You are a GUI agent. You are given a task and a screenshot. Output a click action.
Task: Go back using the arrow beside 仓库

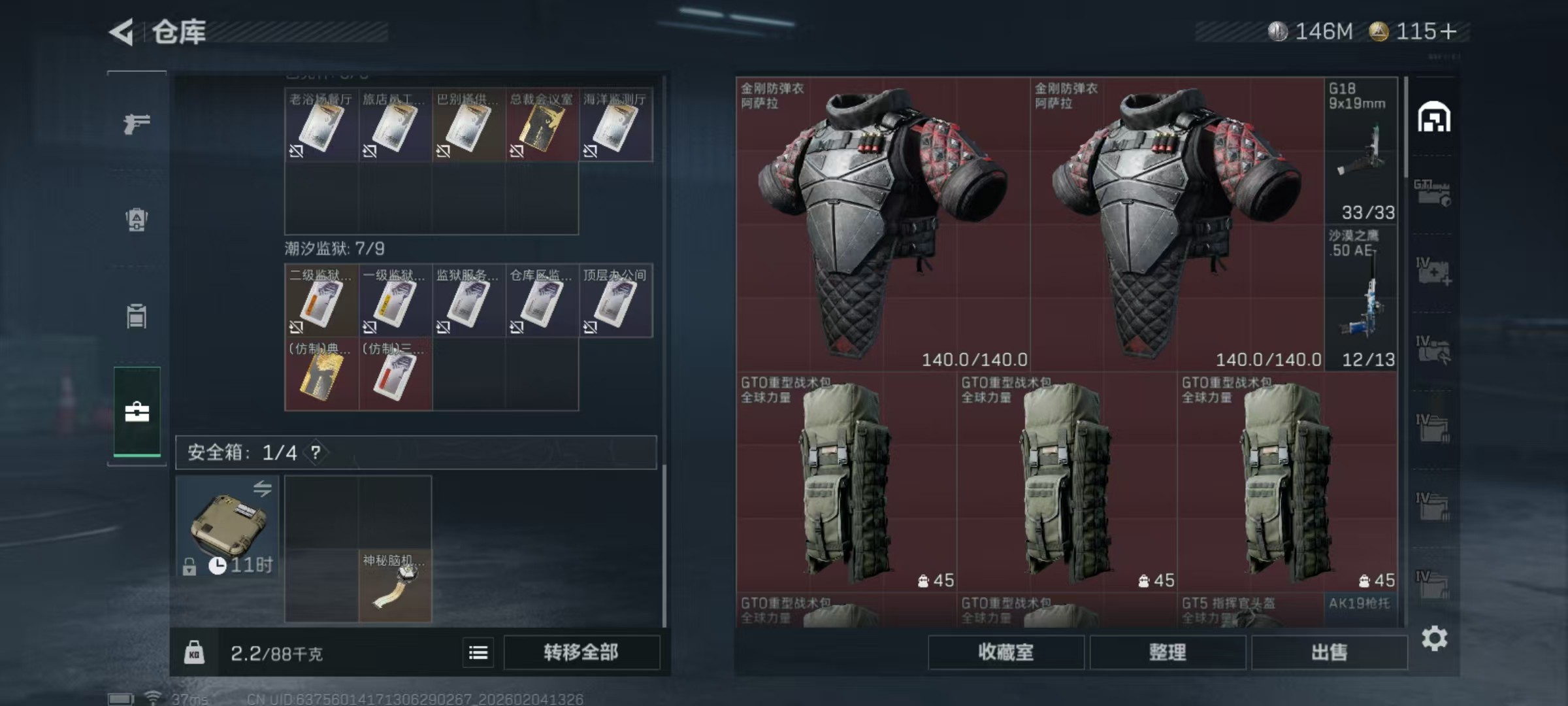122,32
